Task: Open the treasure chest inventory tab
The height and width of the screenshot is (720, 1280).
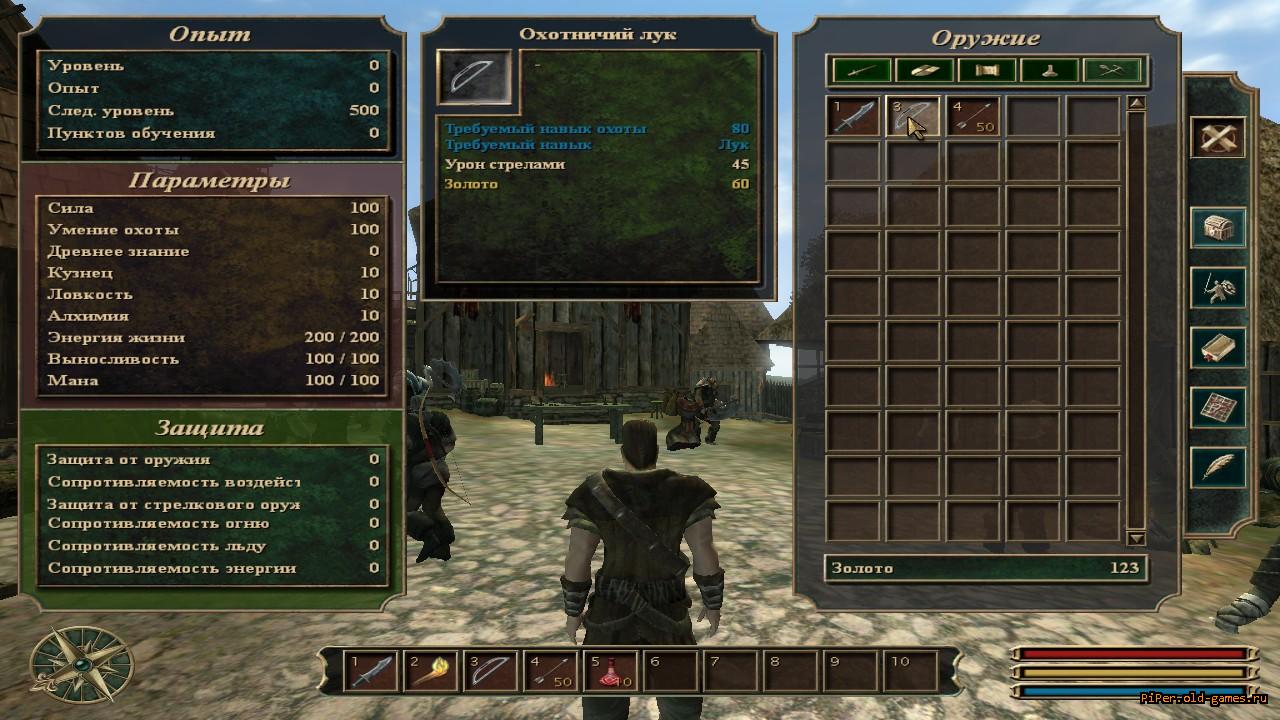Action: pos(1217,228)
